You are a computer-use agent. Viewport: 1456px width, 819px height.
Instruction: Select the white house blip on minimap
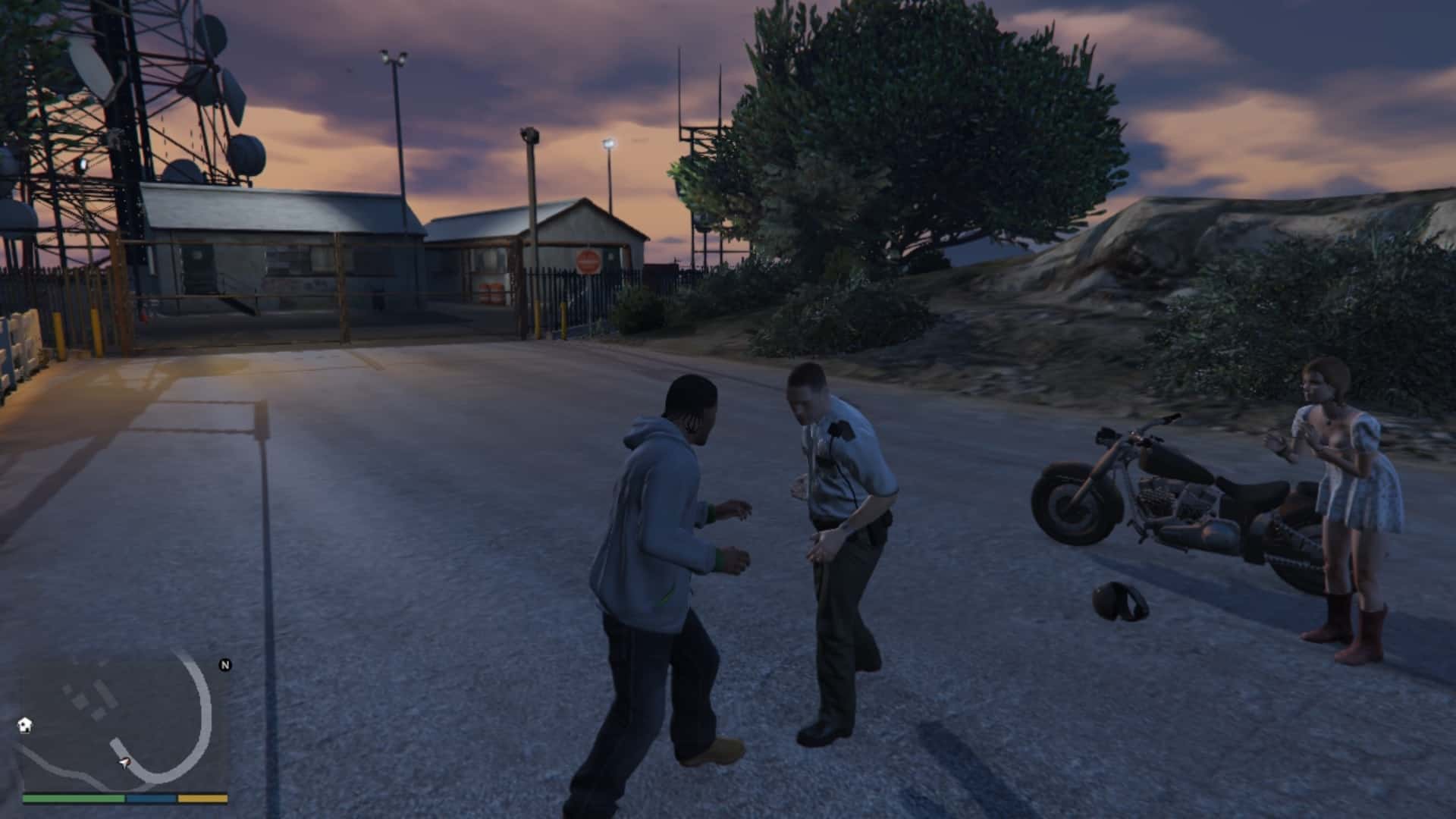pyautogui.click(x=25, y=726)
